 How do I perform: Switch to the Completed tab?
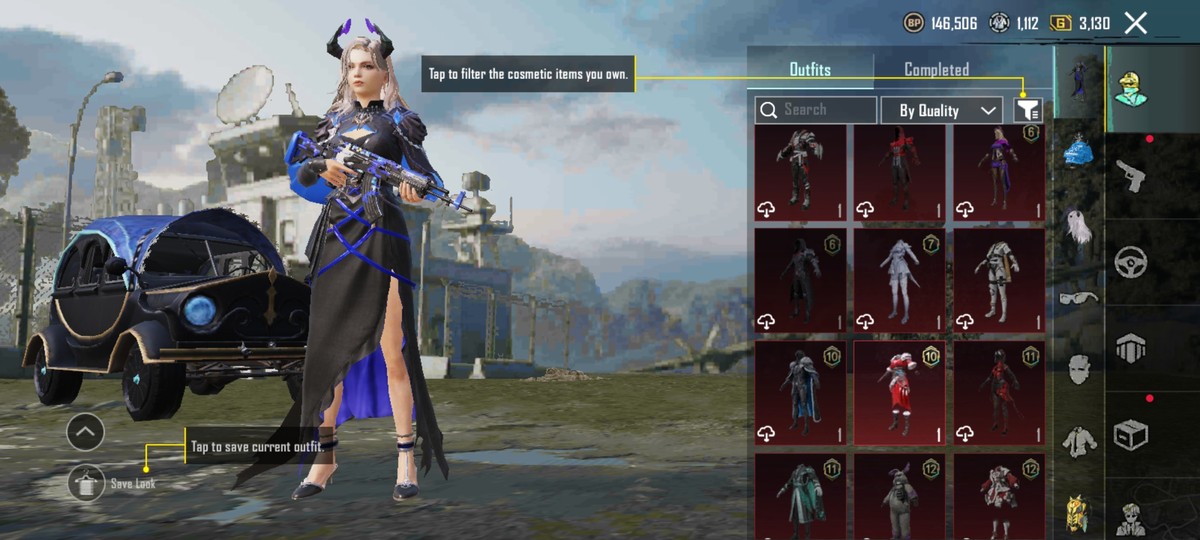(x=936, y=70)
